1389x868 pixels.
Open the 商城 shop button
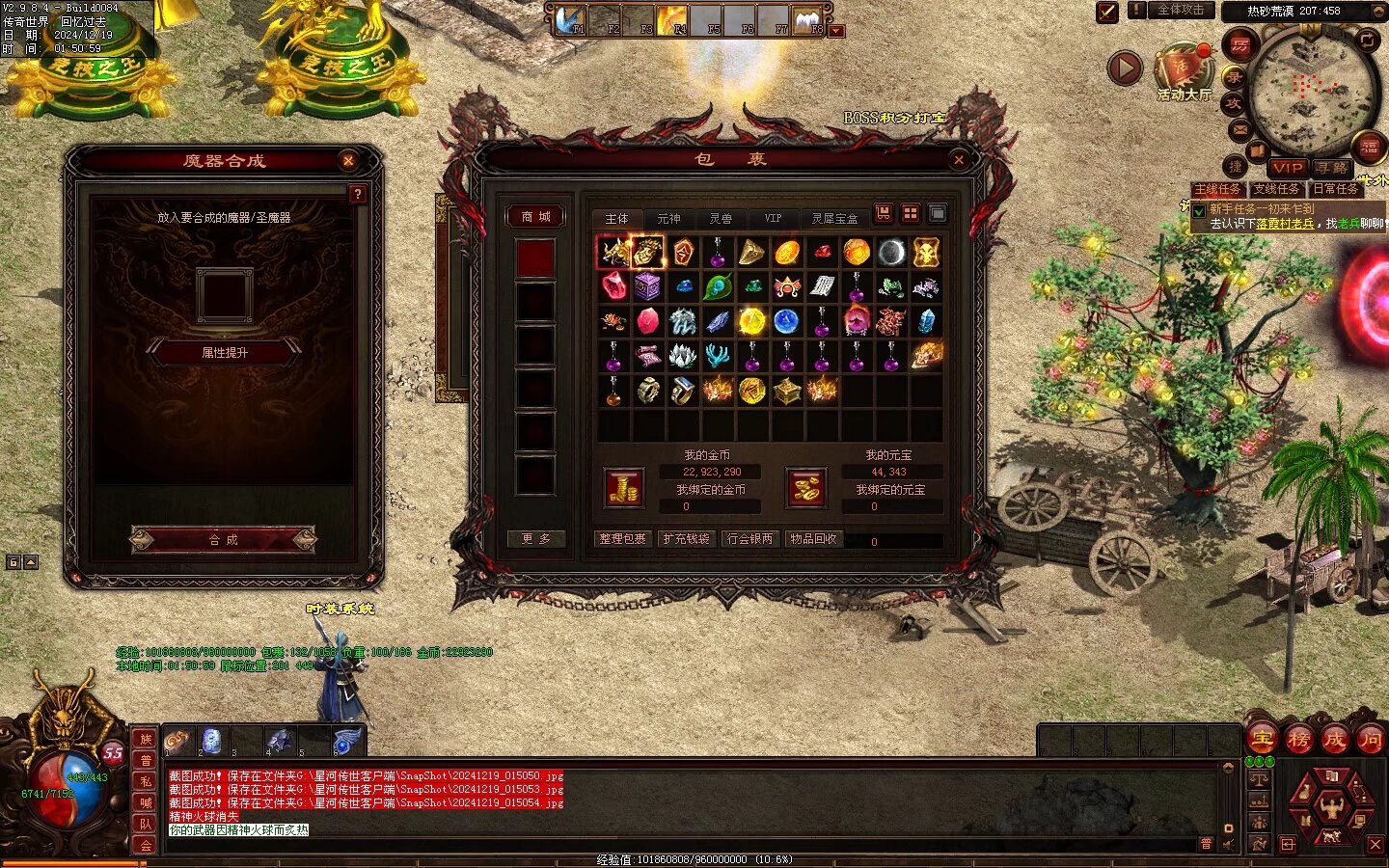click(x=535, y=217)
